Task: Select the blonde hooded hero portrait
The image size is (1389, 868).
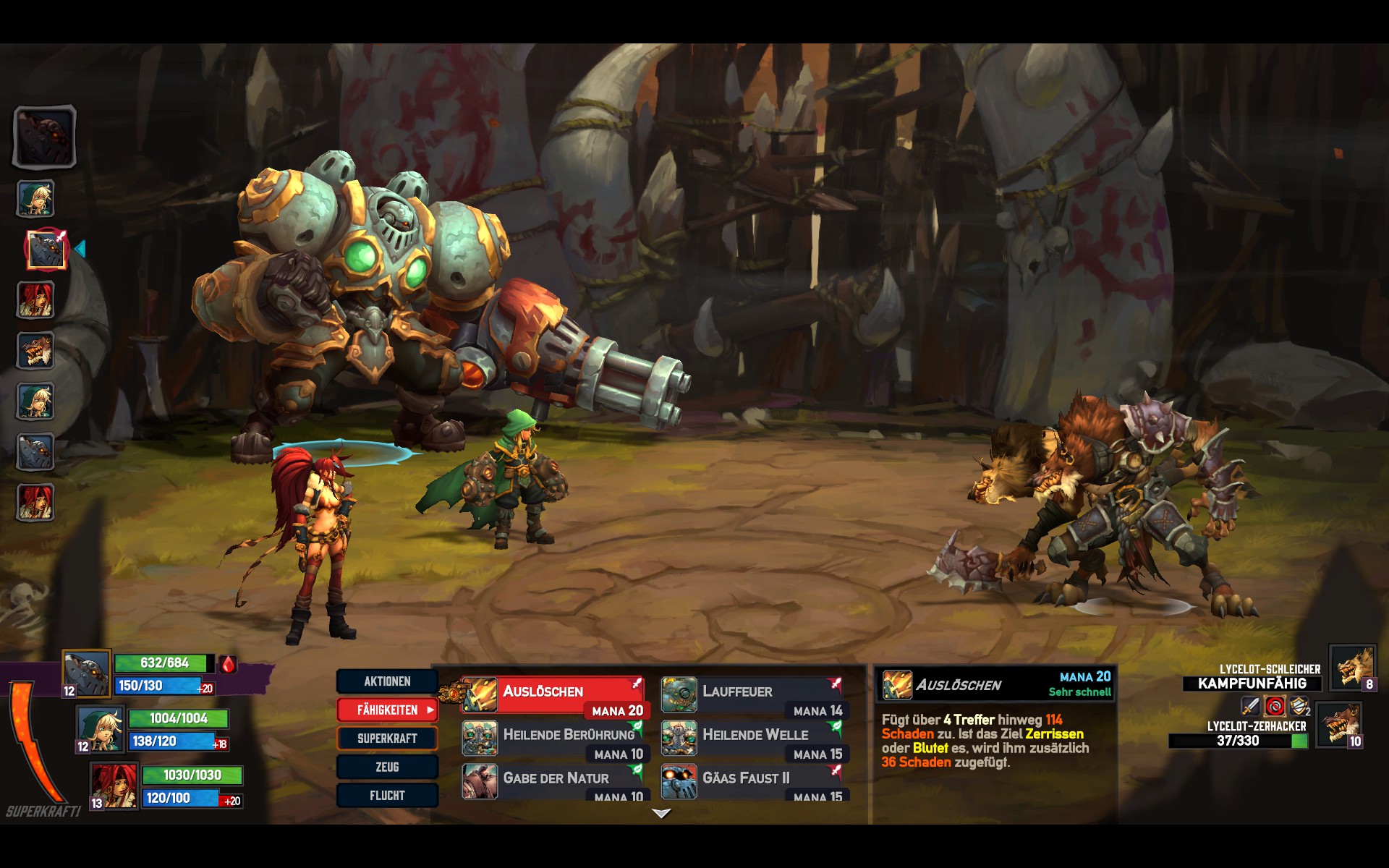Action: [x=101, y=729]
